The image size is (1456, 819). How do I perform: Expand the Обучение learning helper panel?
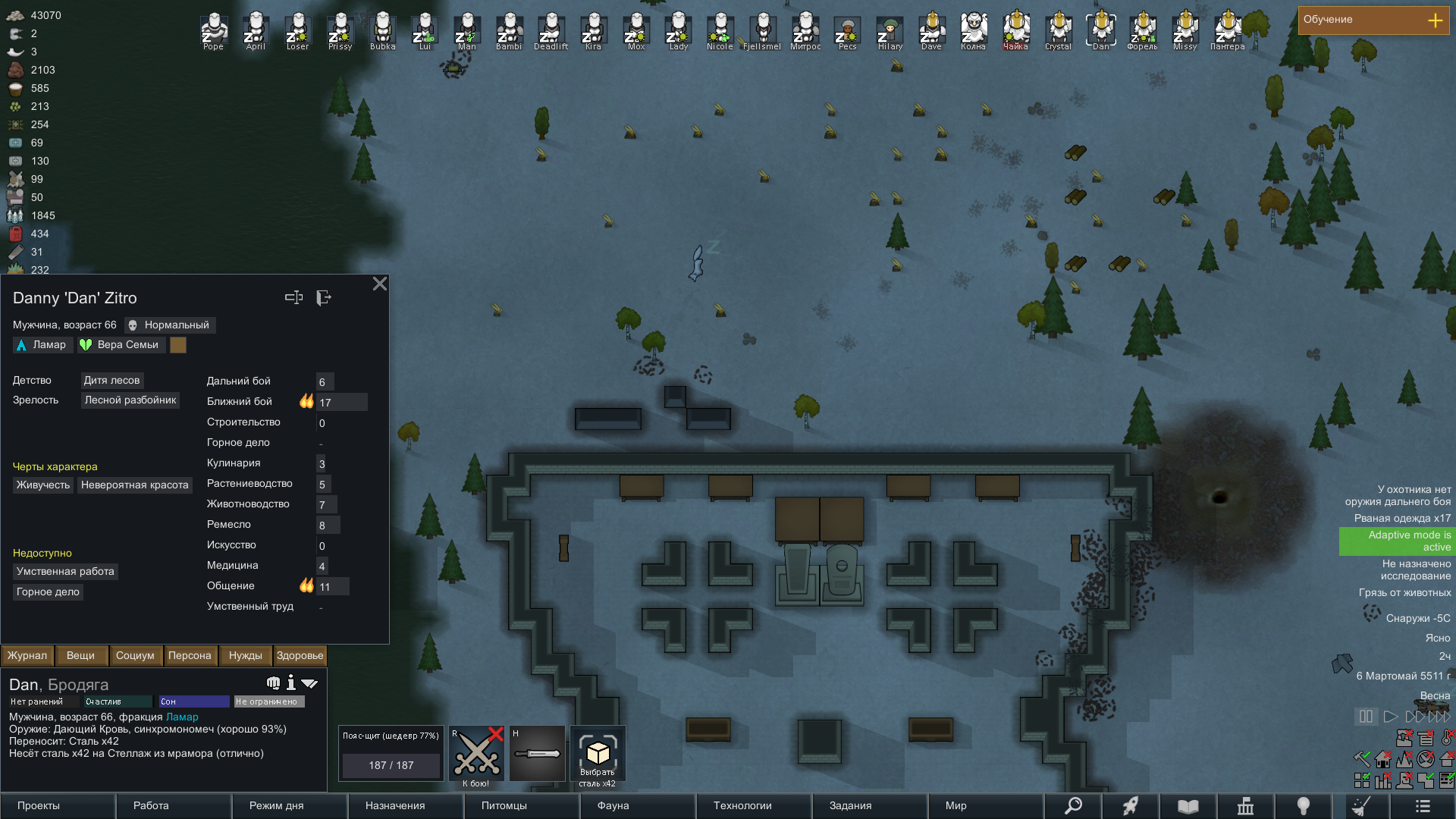1435,20
